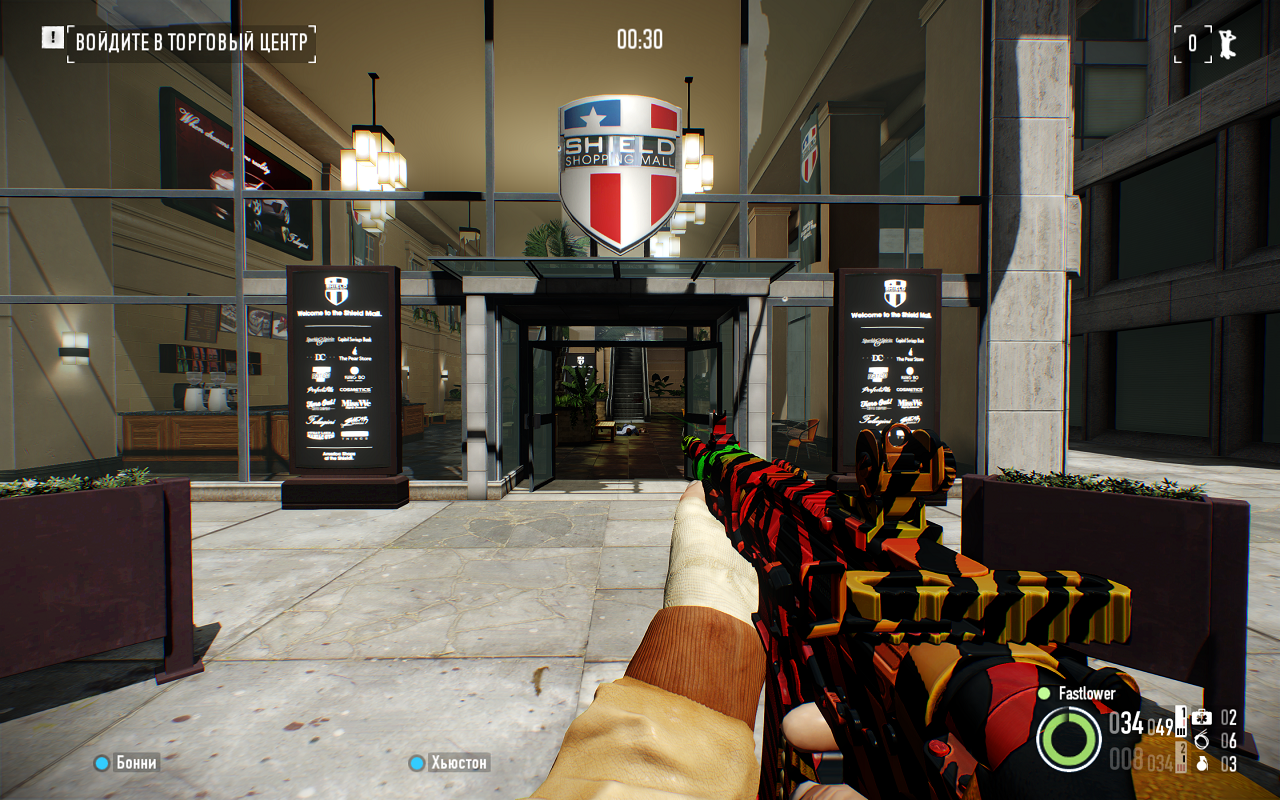The width and height of the screenshot is (1280, 800).
Task: Select the medic bag equipment icon
Action: [1202, 717]
